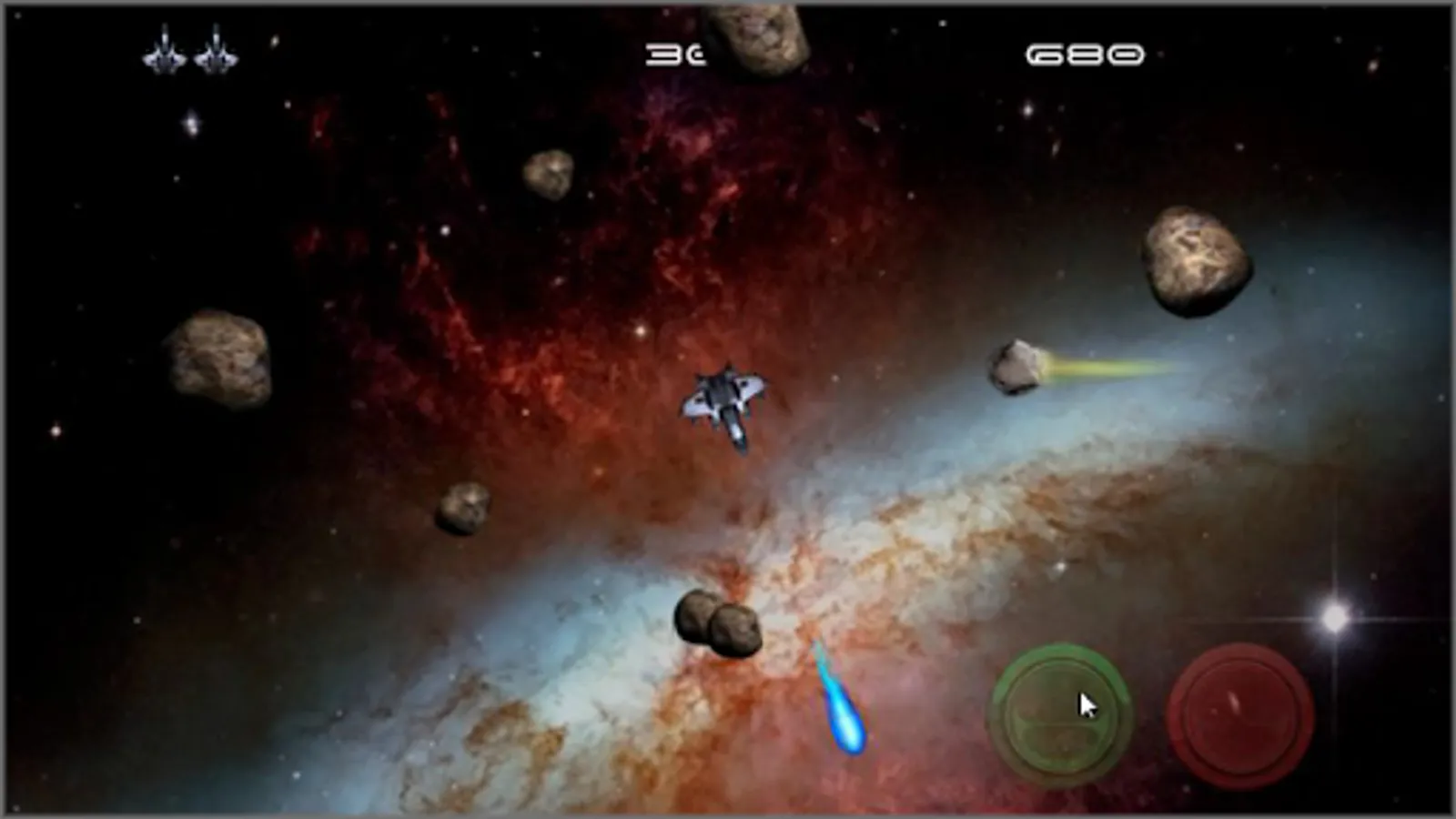Click the double asteroid near bottom center
This screenshot has width=1456, height=819.
[x=719, y=623]
